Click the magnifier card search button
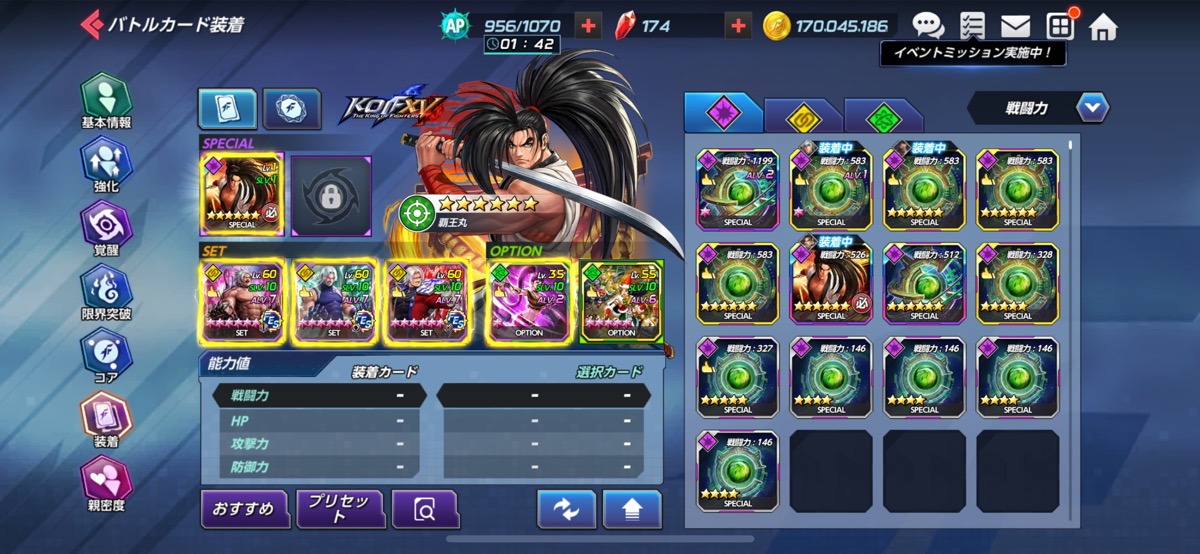The width and height of the screenshot is (1200, 554). click(425, 510)
